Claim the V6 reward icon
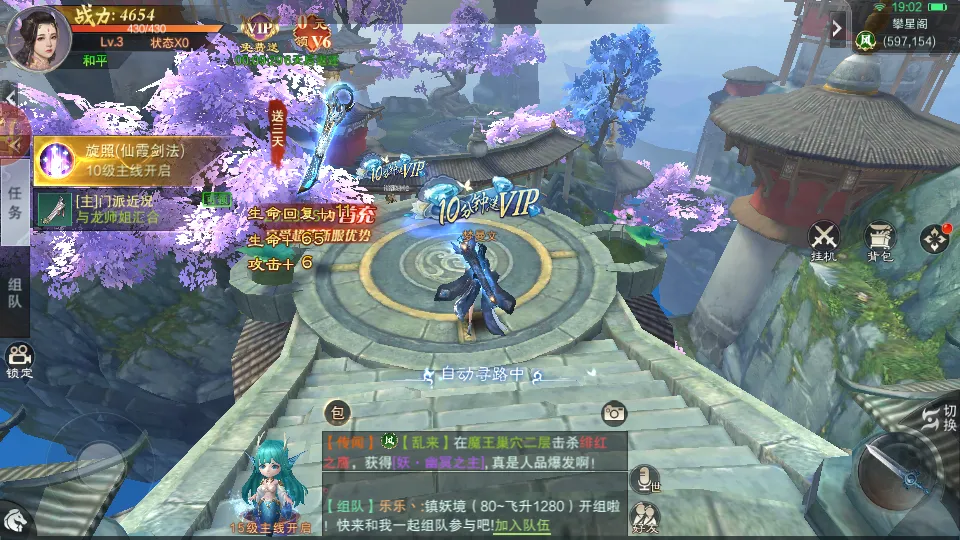The height and width of the screenshot is (540, 960). coord(313,30)
